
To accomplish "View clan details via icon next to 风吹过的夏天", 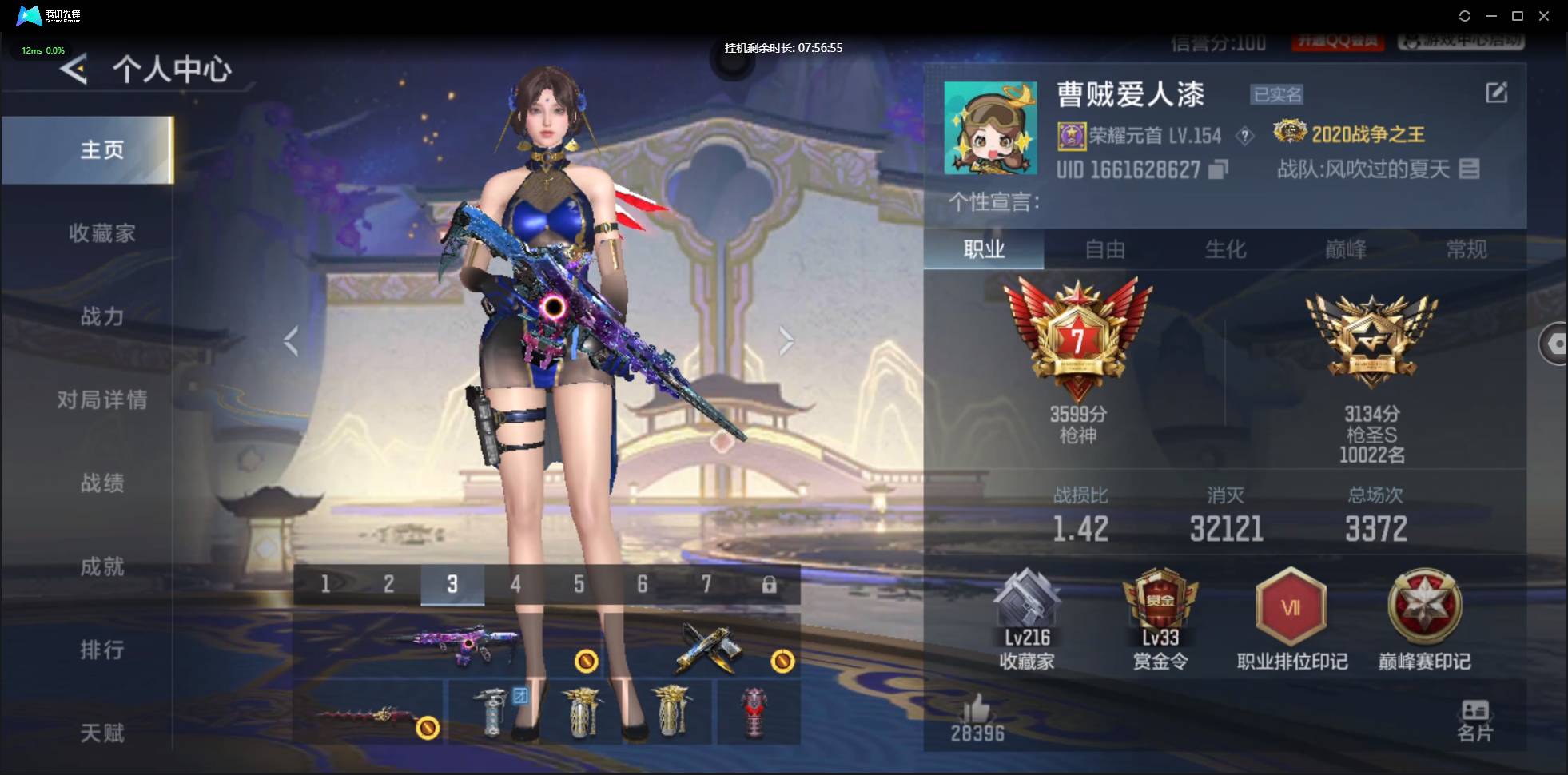I will [1470, 169].
